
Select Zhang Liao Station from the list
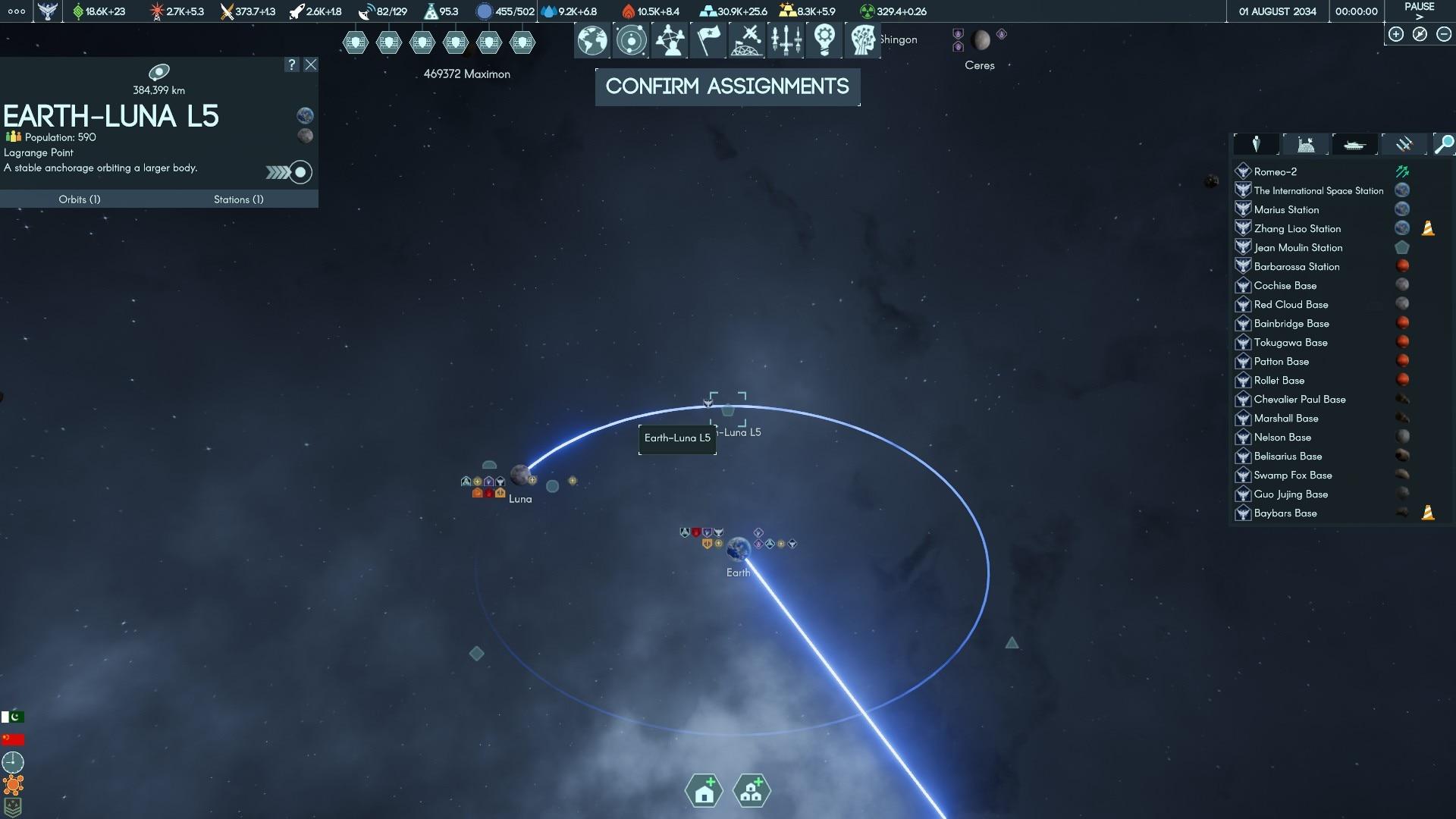point(1297,228)
